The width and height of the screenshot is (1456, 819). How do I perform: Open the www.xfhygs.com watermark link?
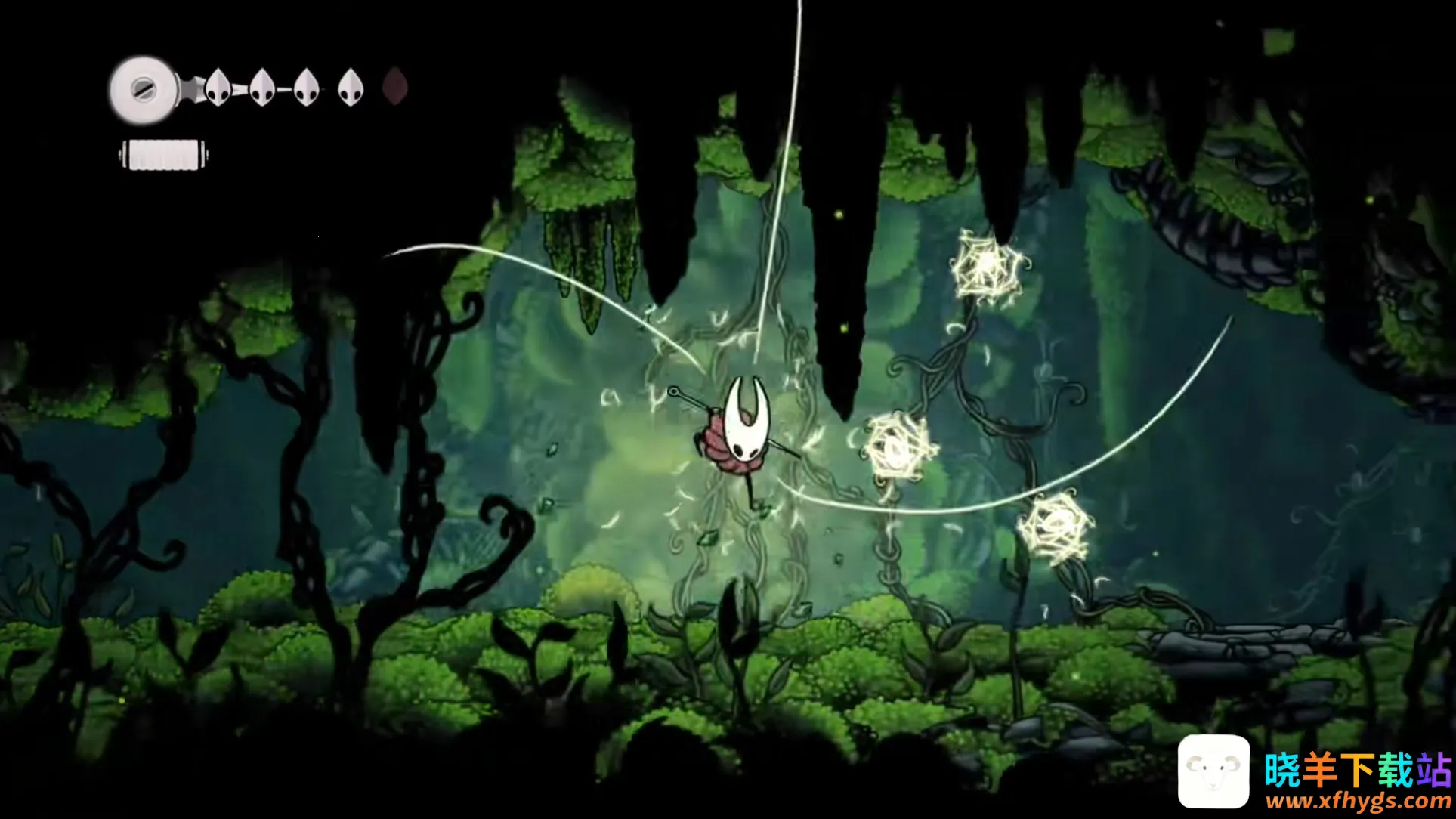click(x=1358, y=802)
